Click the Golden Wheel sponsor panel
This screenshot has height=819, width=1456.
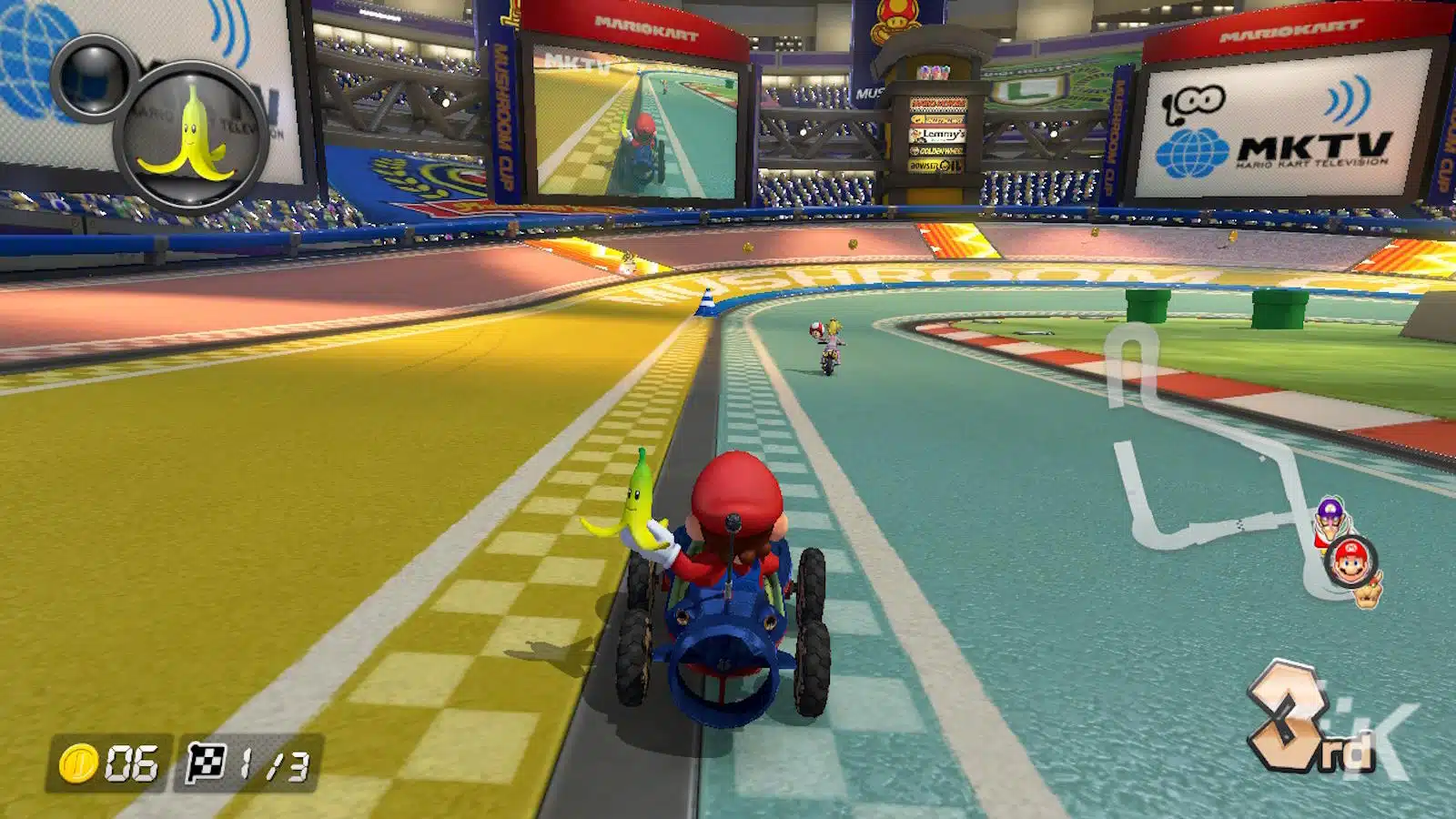937,149
